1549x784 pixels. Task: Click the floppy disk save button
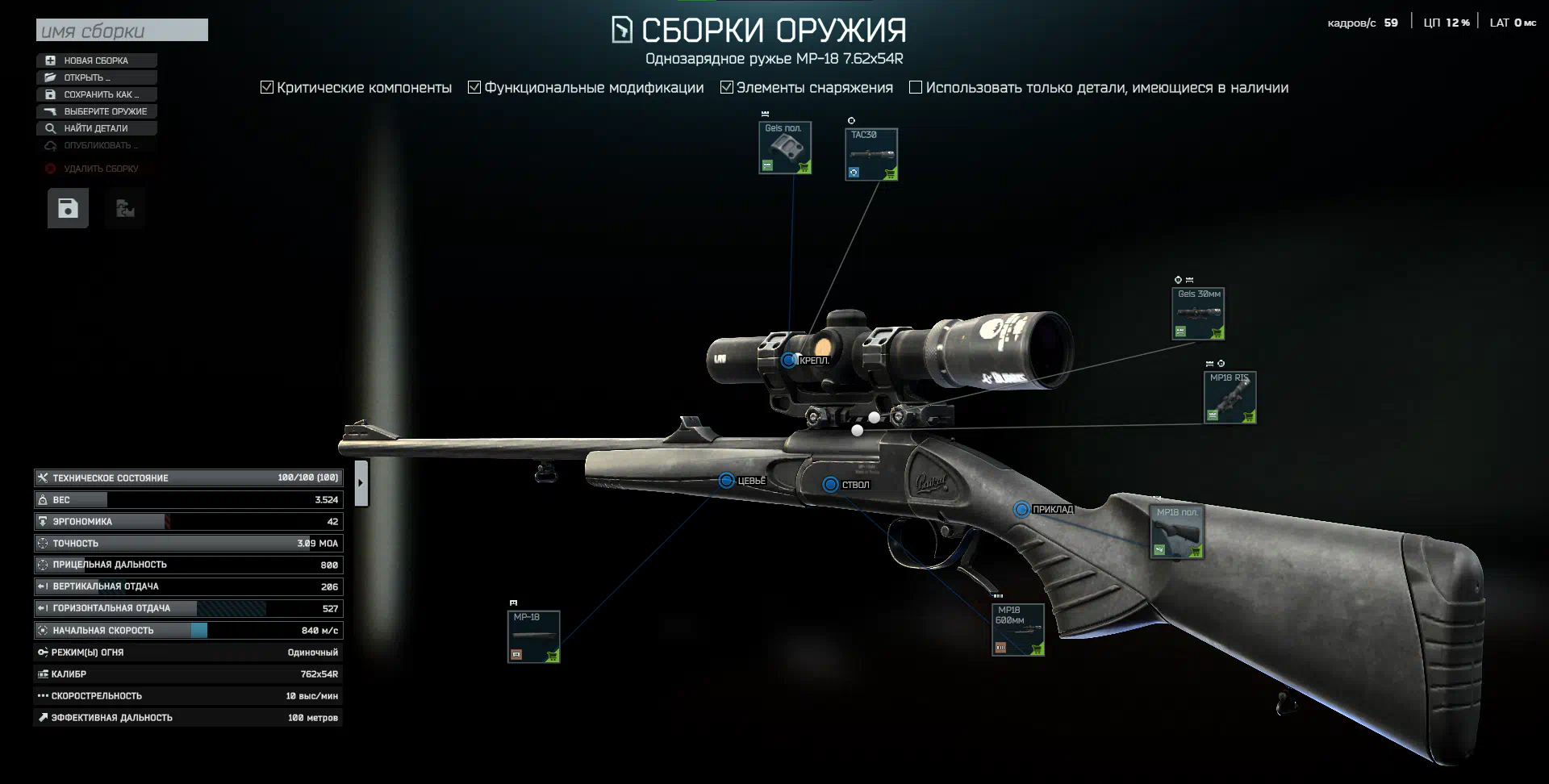[x=68, y=208]
